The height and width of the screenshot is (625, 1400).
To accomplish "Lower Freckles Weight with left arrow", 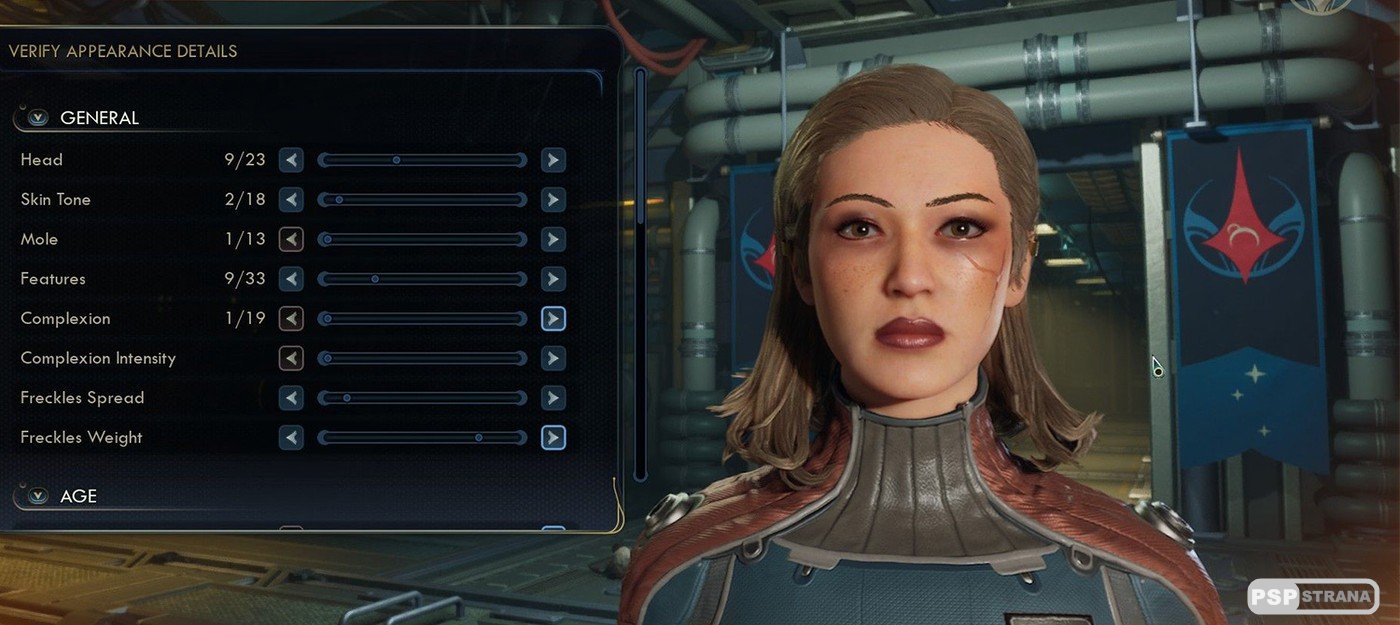I will click(291, 437).
